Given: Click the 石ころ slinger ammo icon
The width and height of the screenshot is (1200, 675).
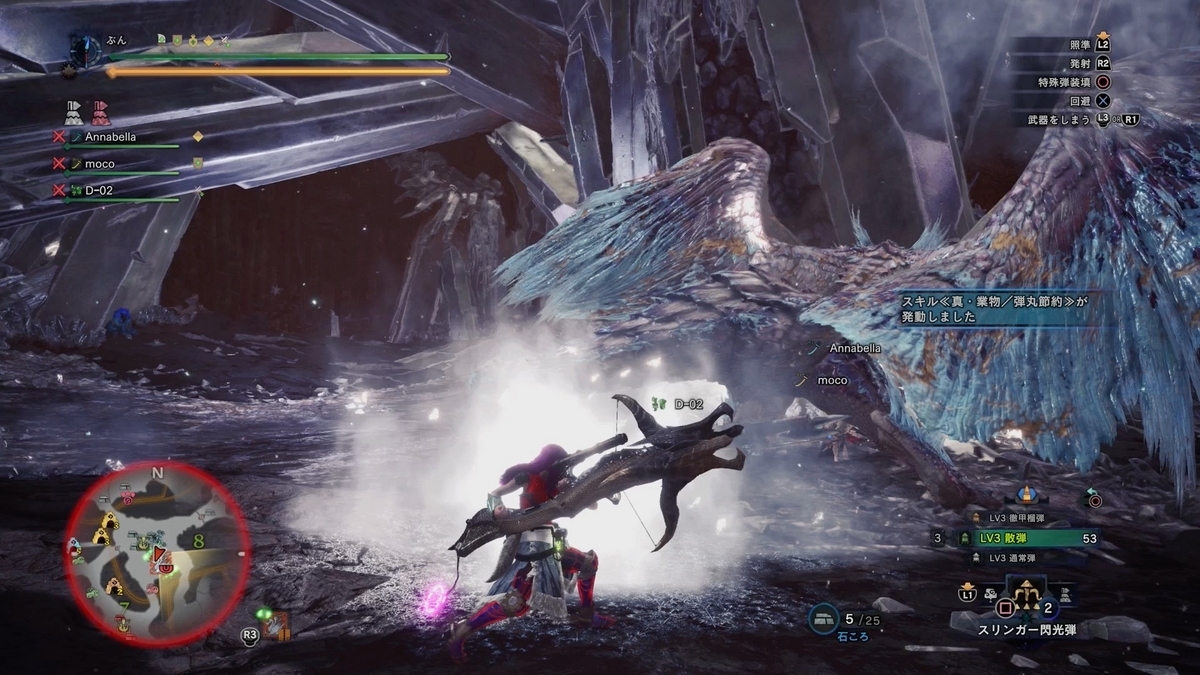Looking at the screenshot, I should [x=824, y=619].
